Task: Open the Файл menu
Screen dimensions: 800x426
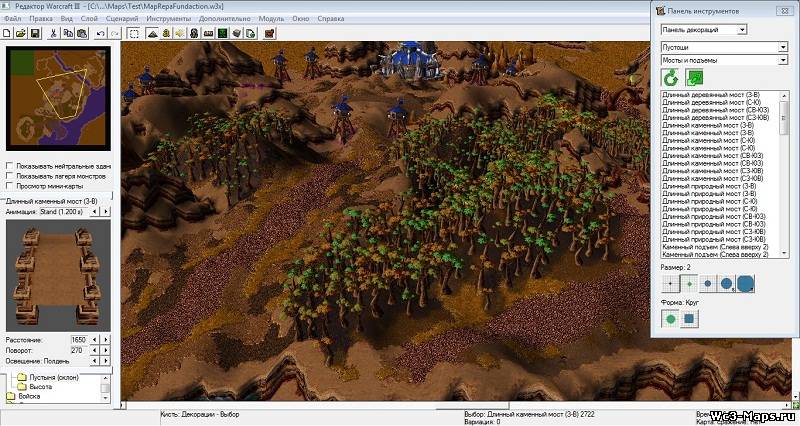Action: pos(12,19)
